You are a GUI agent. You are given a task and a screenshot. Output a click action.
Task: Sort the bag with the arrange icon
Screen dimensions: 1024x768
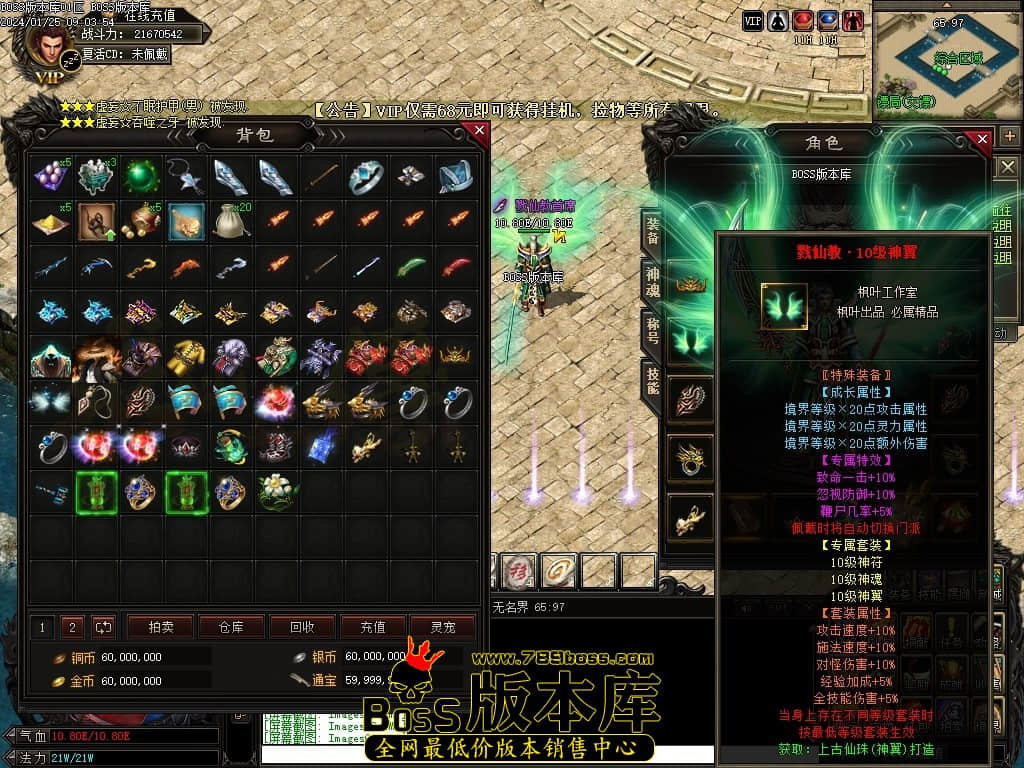click(x=103, y=627)
